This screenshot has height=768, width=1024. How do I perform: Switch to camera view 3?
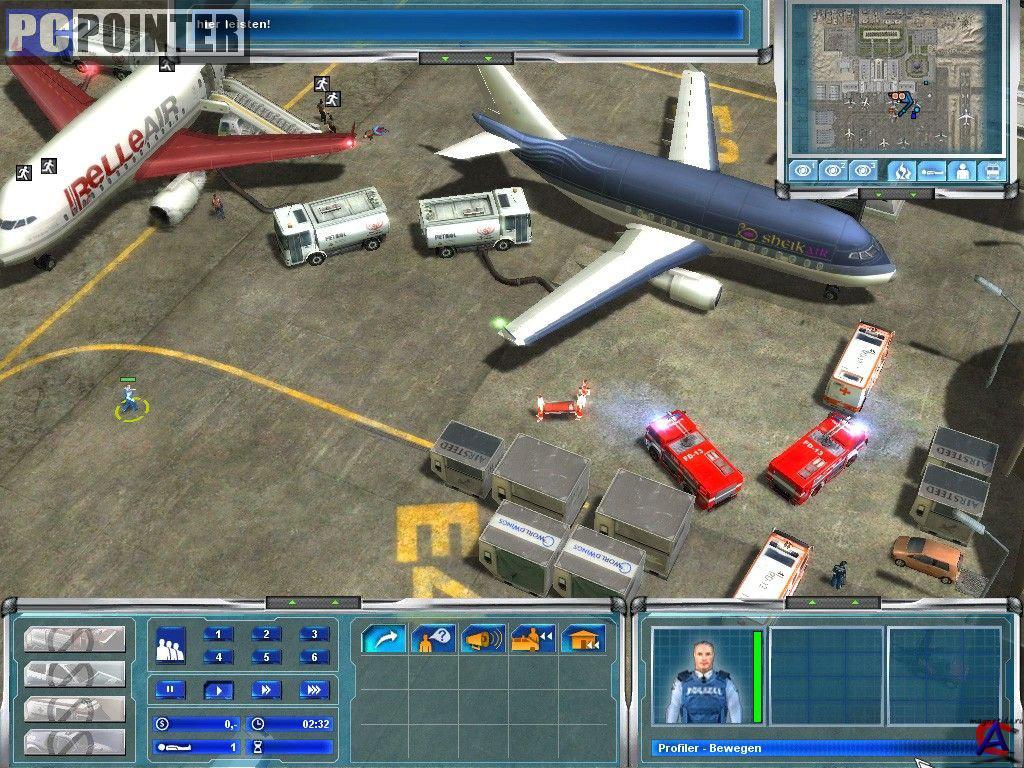(x=863, y=170)
